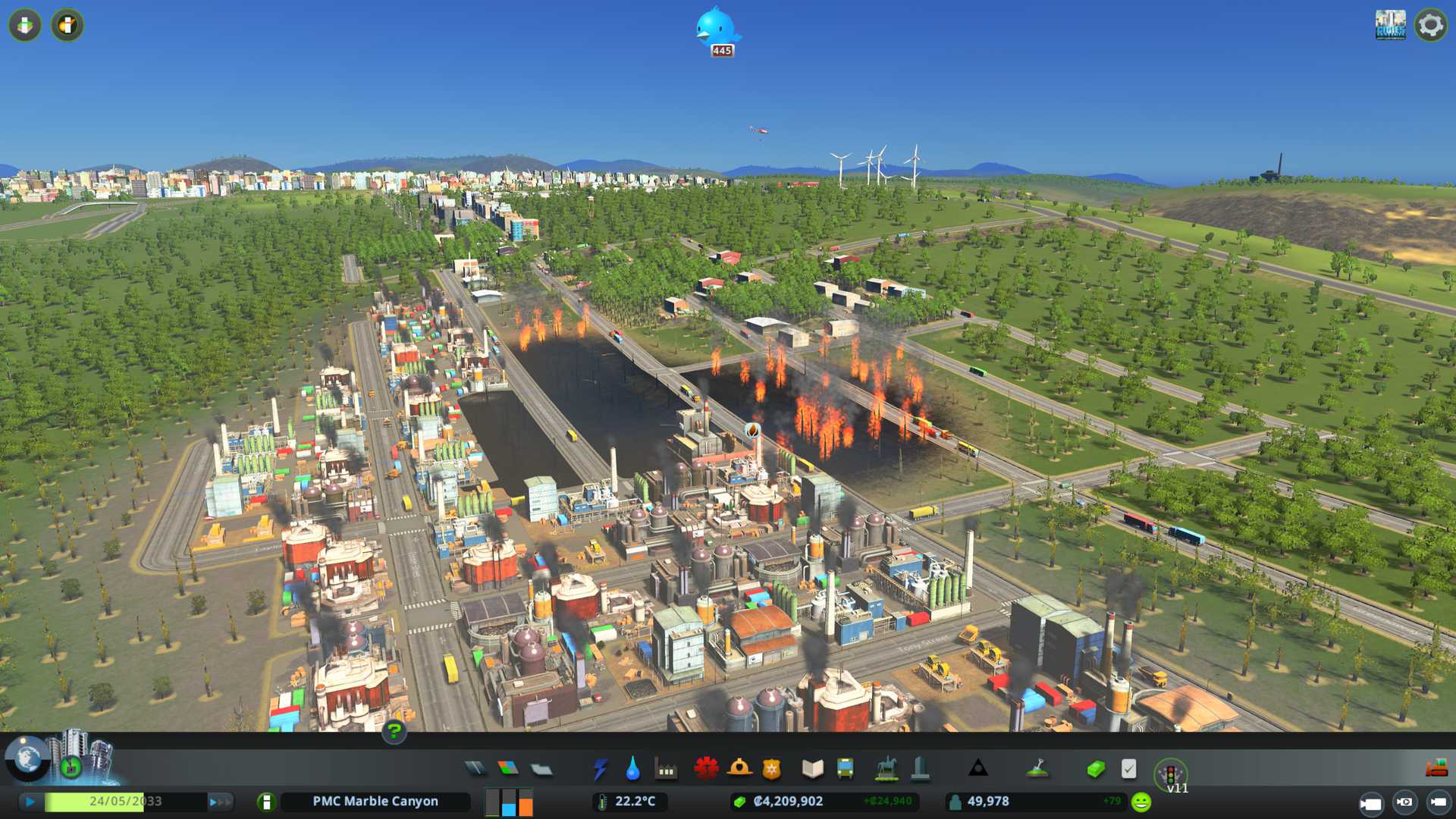
Task: Open the Healthcare services menu
Action: (706, 769)
